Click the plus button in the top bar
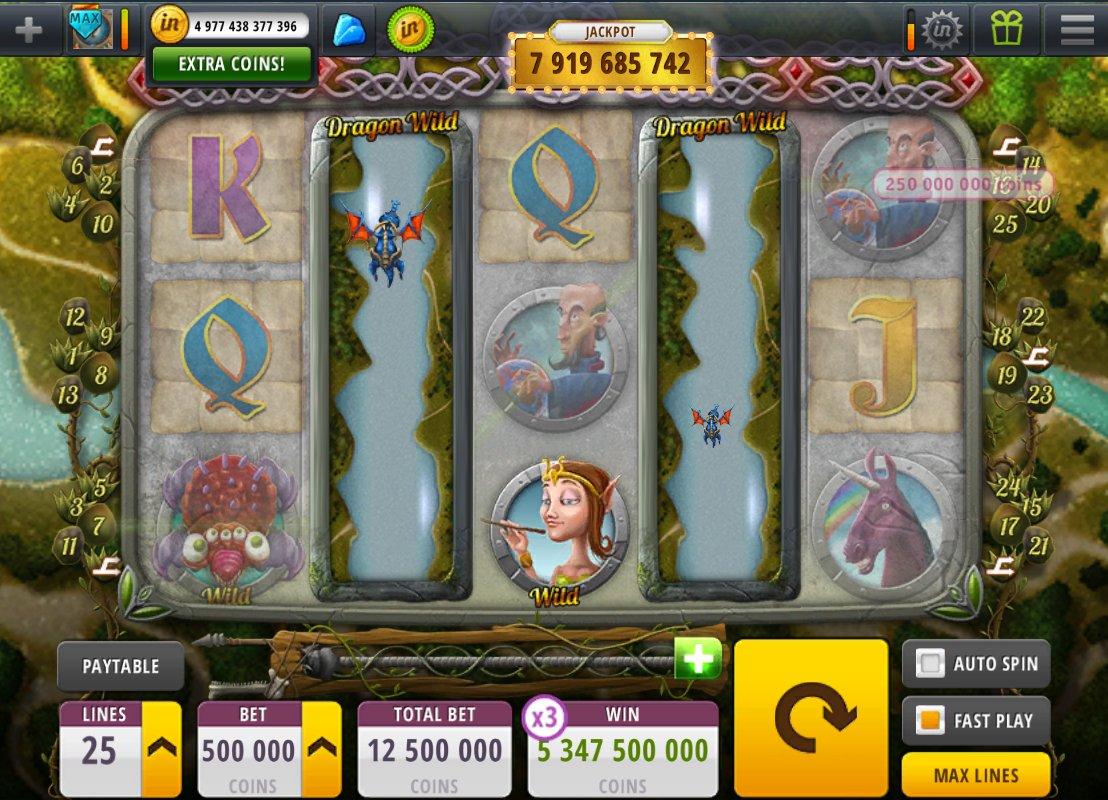Screen dimensions: 1108x800 click(x=28, y=29)
